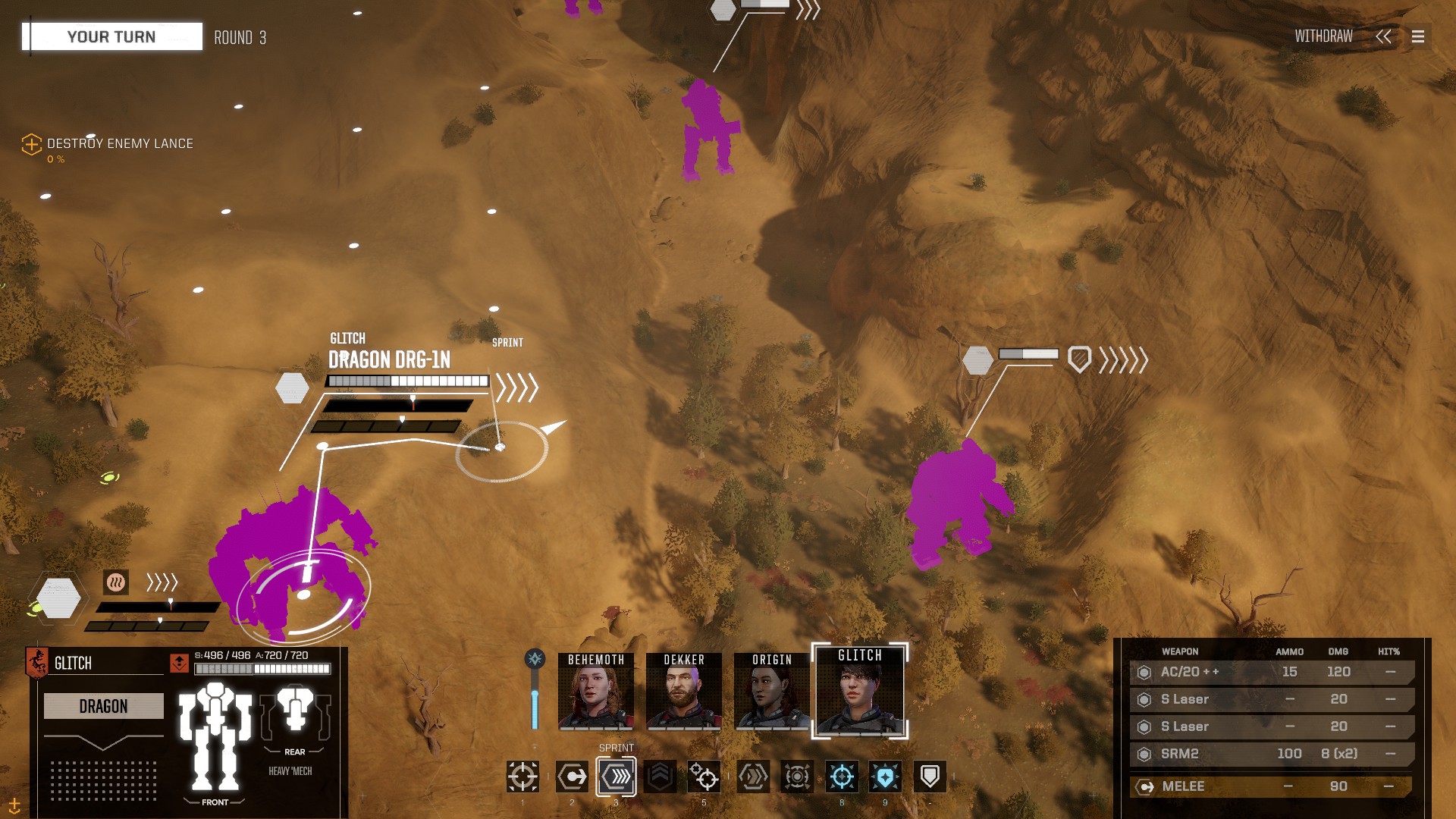Select the double-crosshair multi-target ability
Viewport: 1456px width, 819px height.
tap(704, 777)
